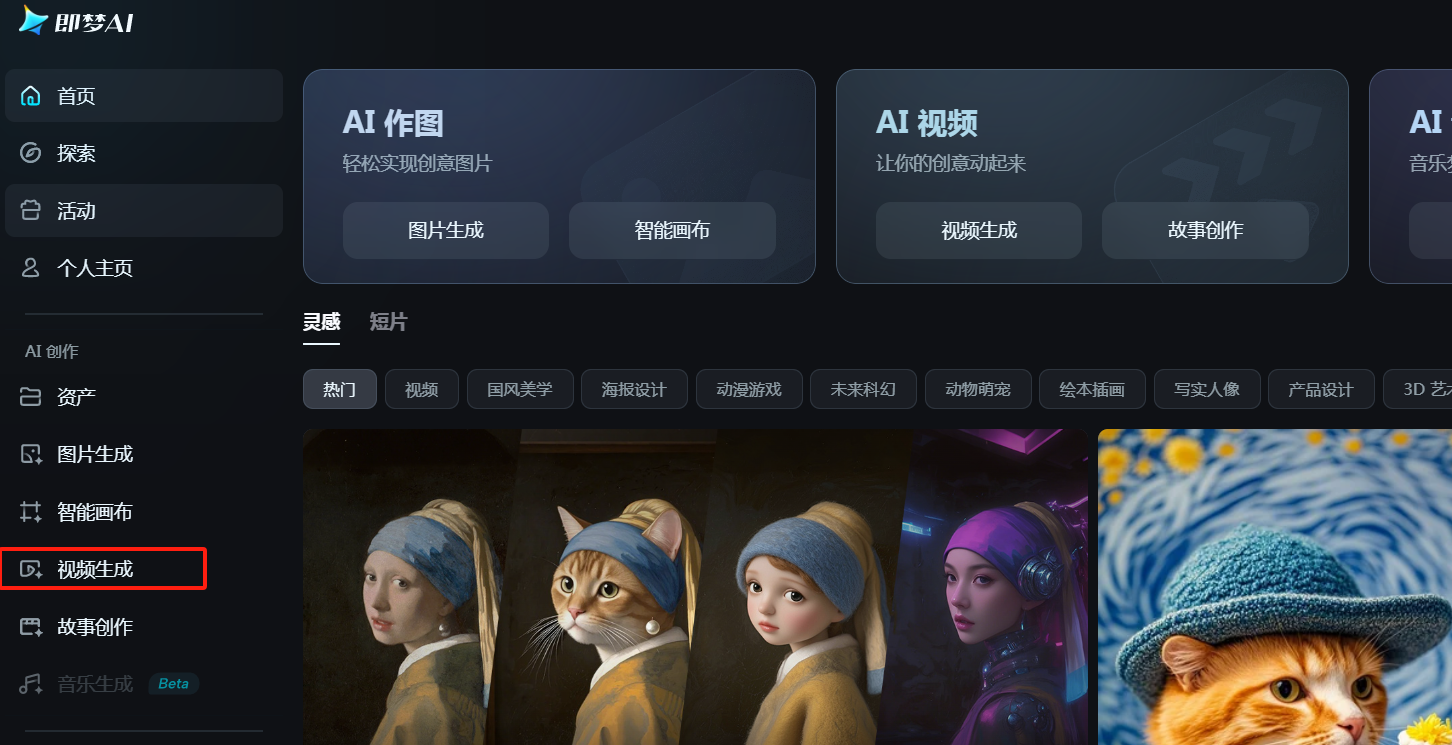Viewport: 1452px width, 745px height.
Task: Switch to the 短片 tab
Action: [388, 322]
